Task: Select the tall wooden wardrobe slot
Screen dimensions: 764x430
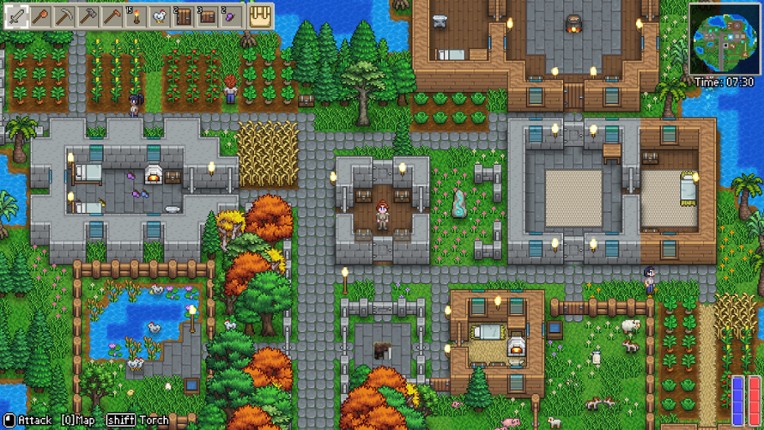Action: point(184,16)
